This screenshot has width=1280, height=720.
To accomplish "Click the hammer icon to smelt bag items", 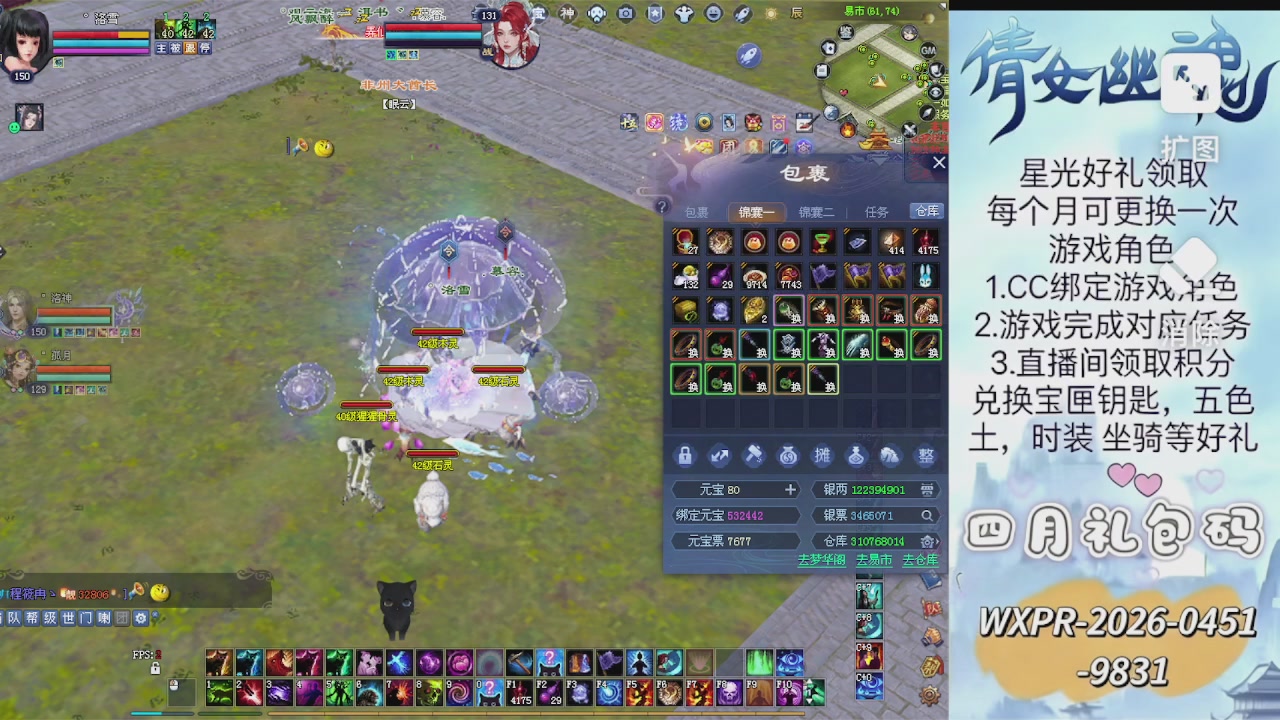I will point(754,455).
